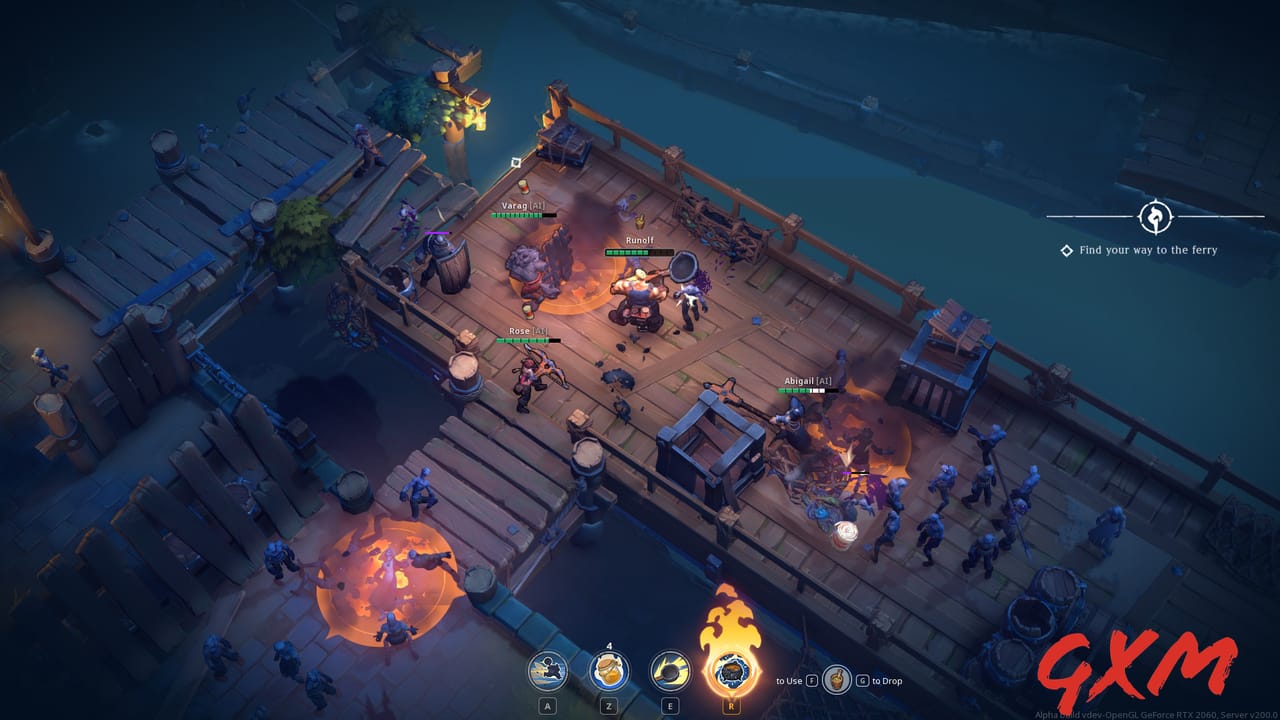Select Varag's nameplate

coord(524,205)
